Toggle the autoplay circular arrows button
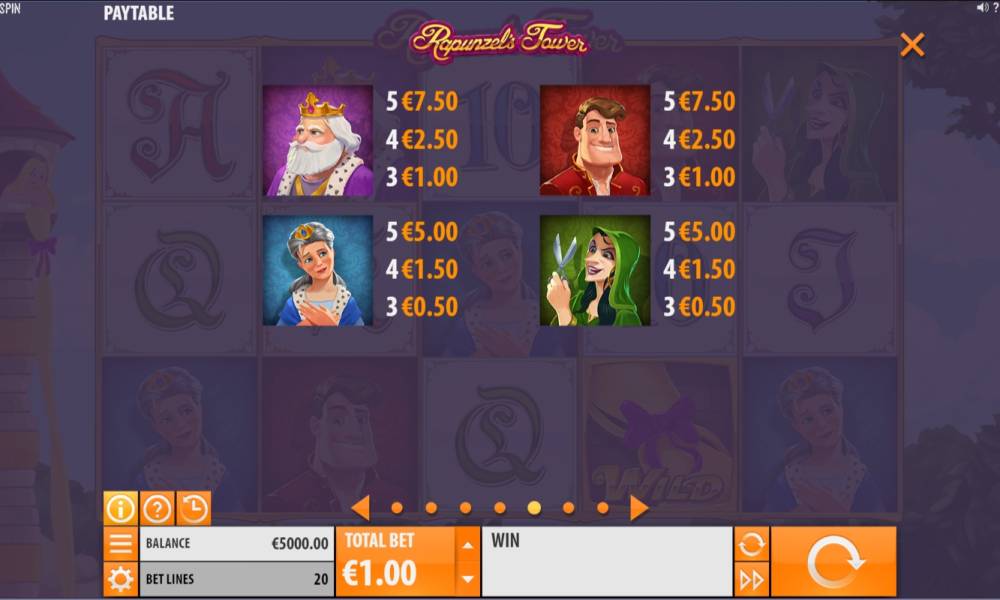1000x600 pixels. coord(751,544)
